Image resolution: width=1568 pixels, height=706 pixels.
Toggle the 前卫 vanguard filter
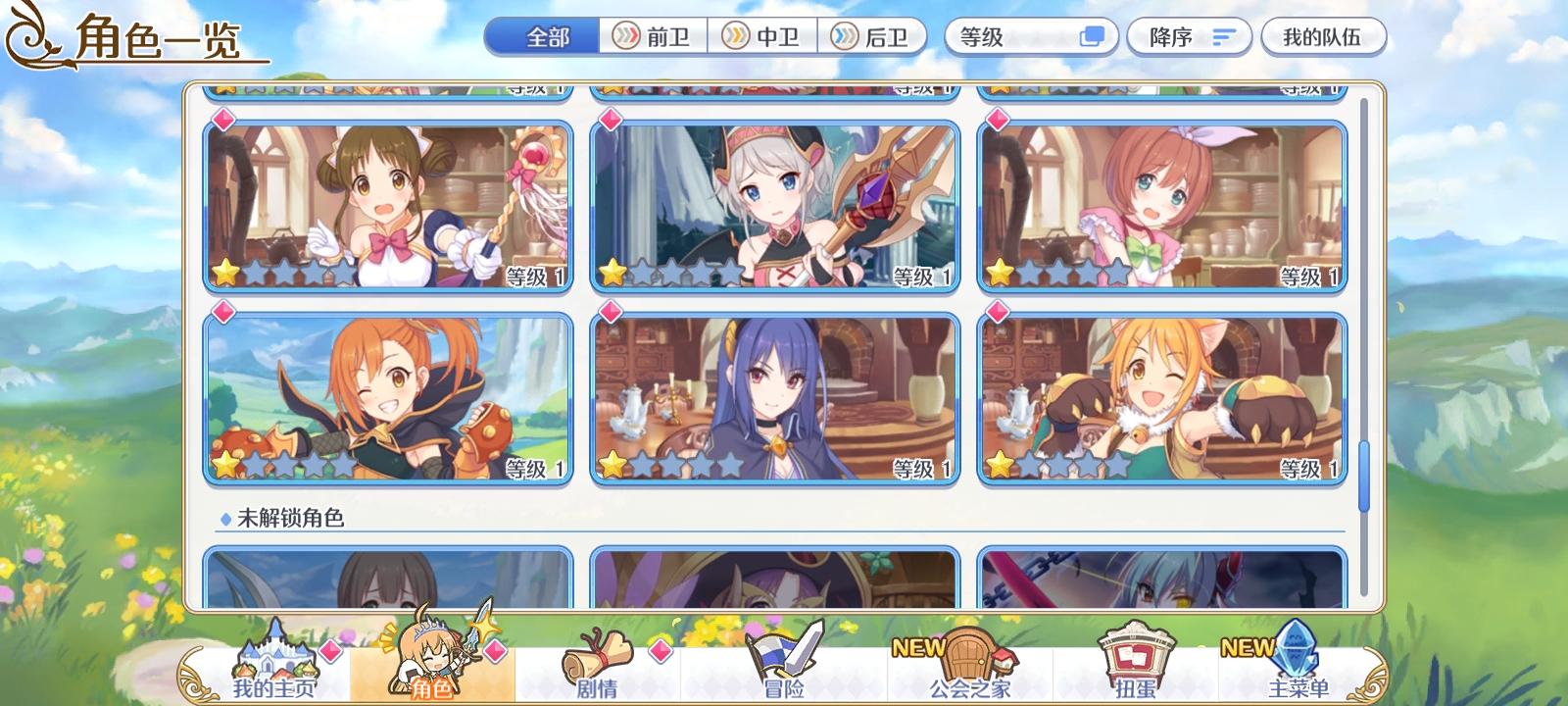click(x=655, y=36)
